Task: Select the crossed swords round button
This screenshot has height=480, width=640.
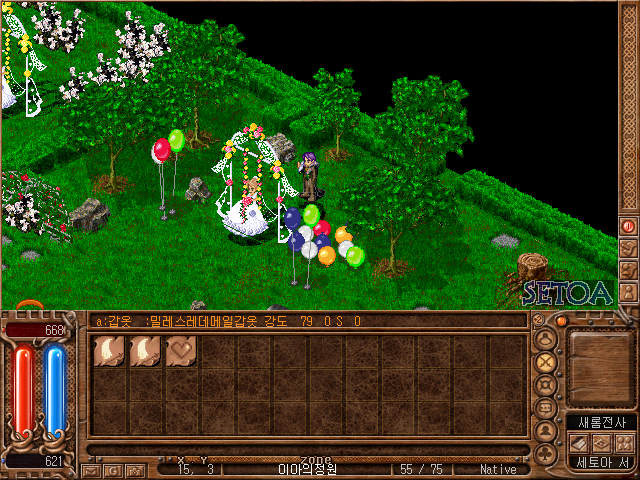Action: coord(546,362)
